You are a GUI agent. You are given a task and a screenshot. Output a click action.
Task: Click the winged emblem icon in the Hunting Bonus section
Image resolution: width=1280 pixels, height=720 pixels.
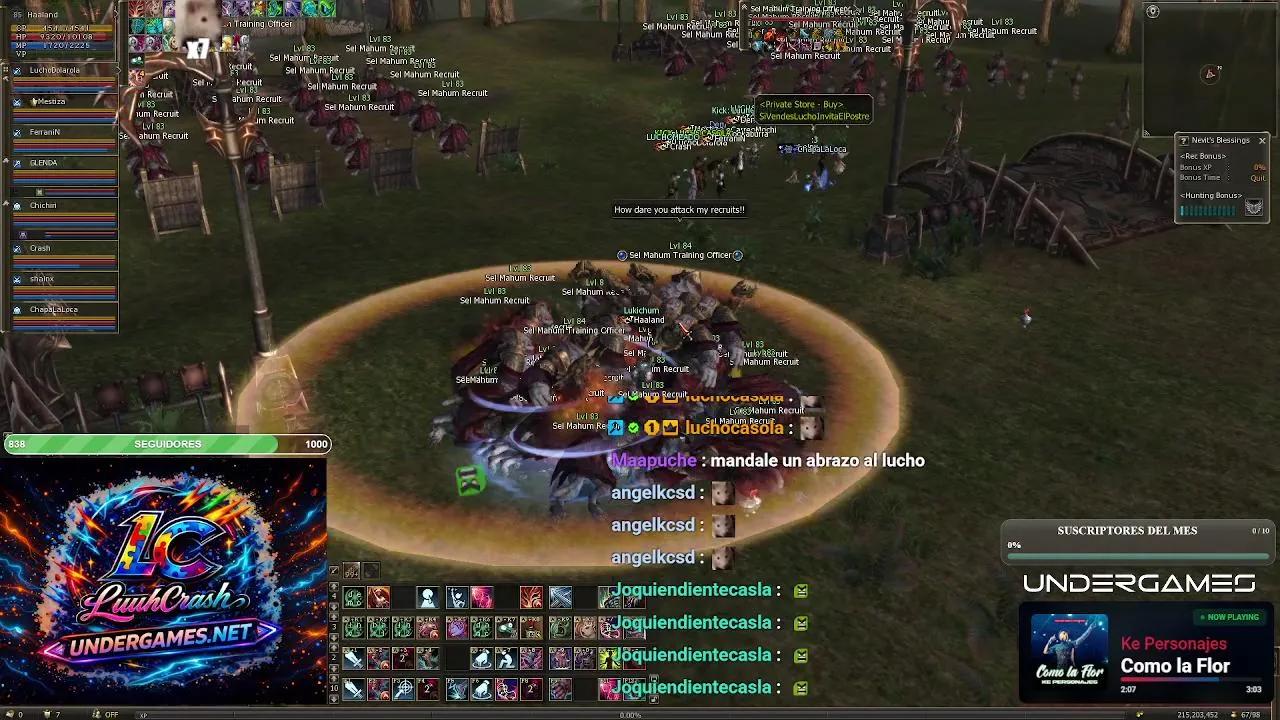[1254, 207]
